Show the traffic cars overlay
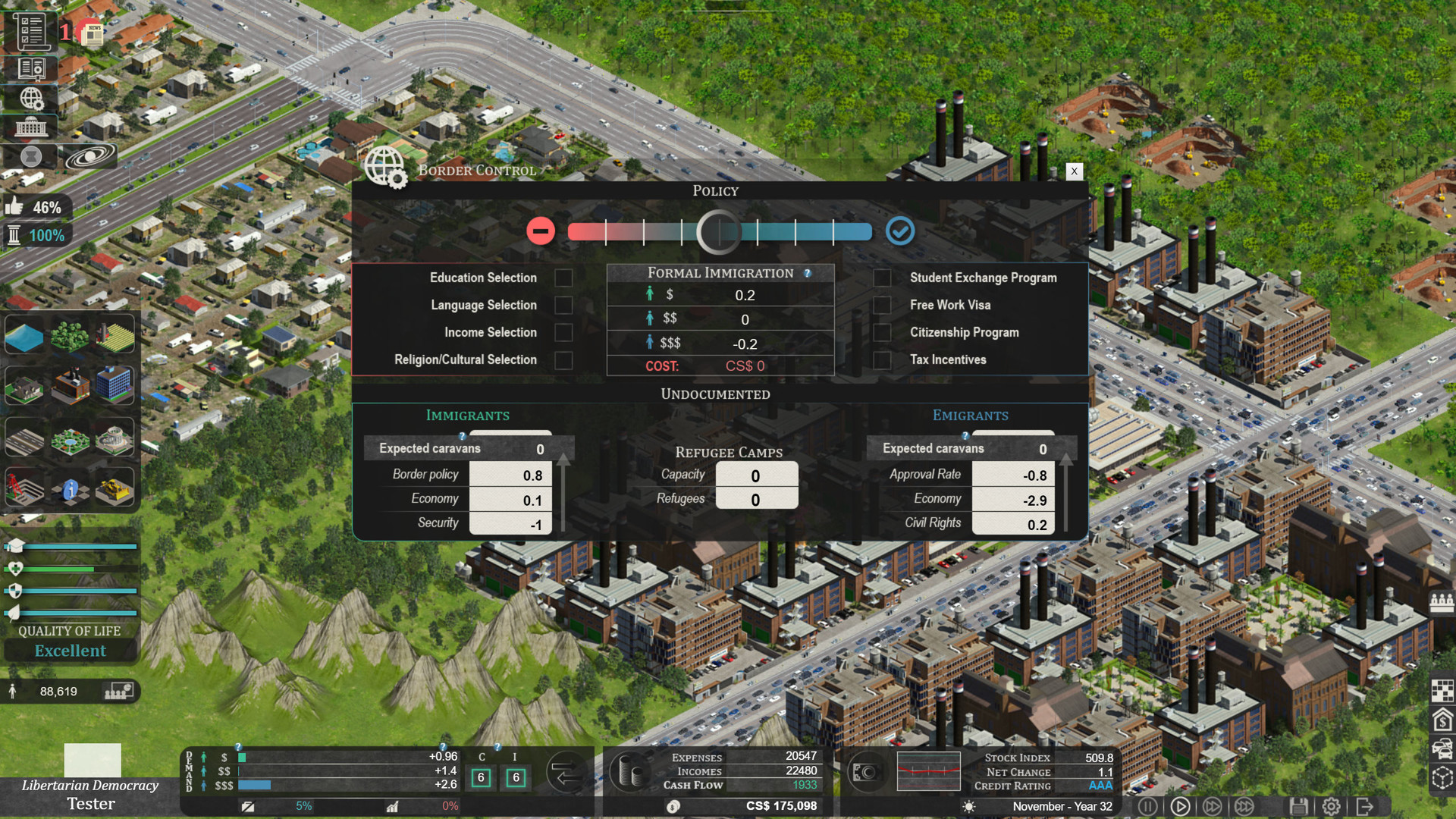This screenshot has height=819, width=1456. (x=1442, y=748)
